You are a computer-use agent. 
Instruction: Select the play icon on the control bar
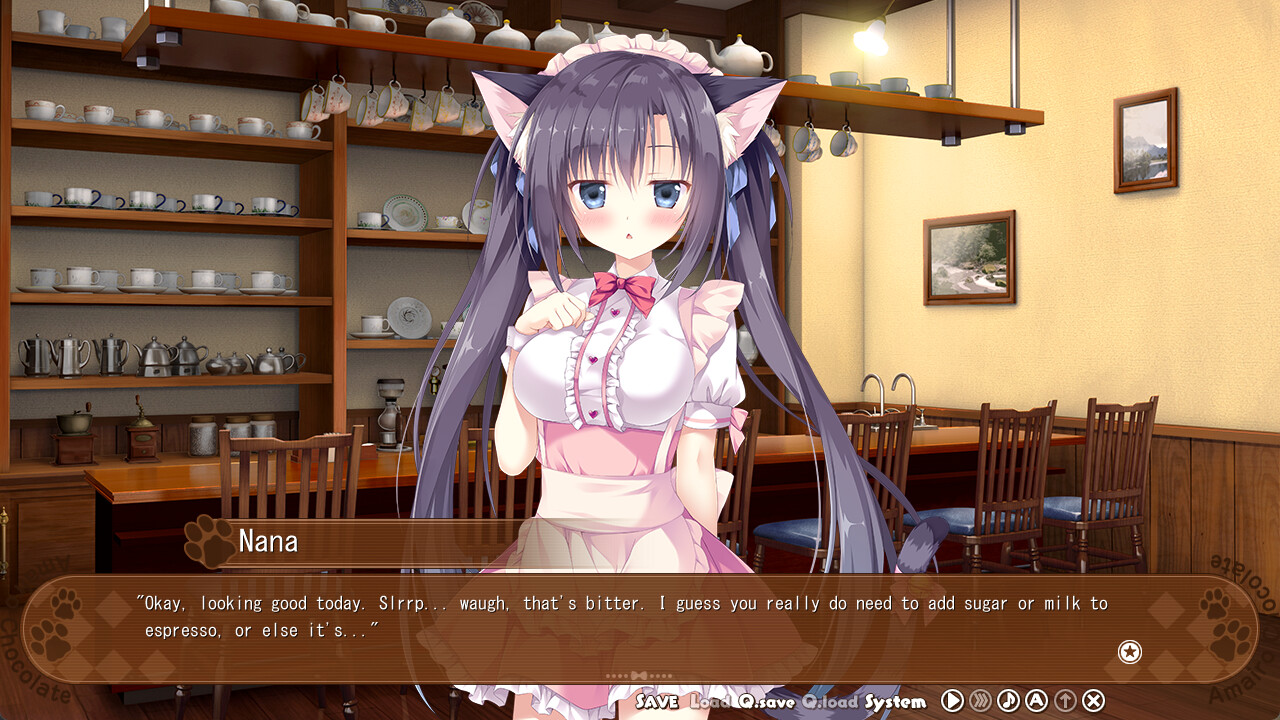click(x=952, y=701)
